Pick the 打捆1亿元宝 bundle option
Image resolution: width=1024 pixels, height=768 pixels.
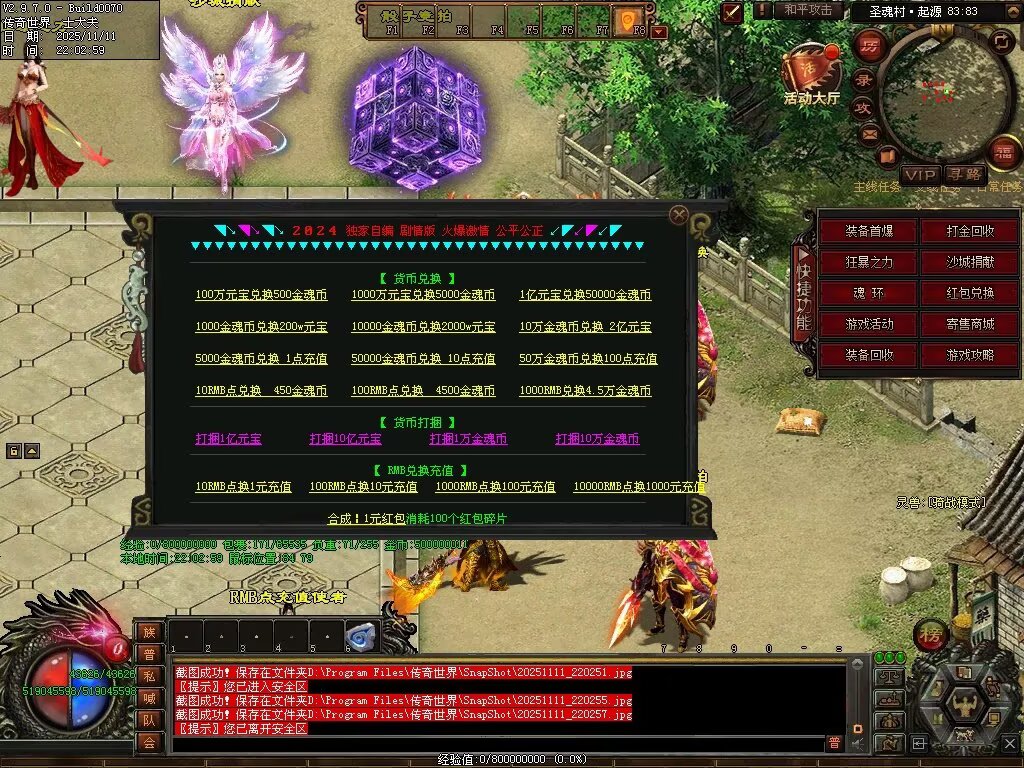pos(228,439)
